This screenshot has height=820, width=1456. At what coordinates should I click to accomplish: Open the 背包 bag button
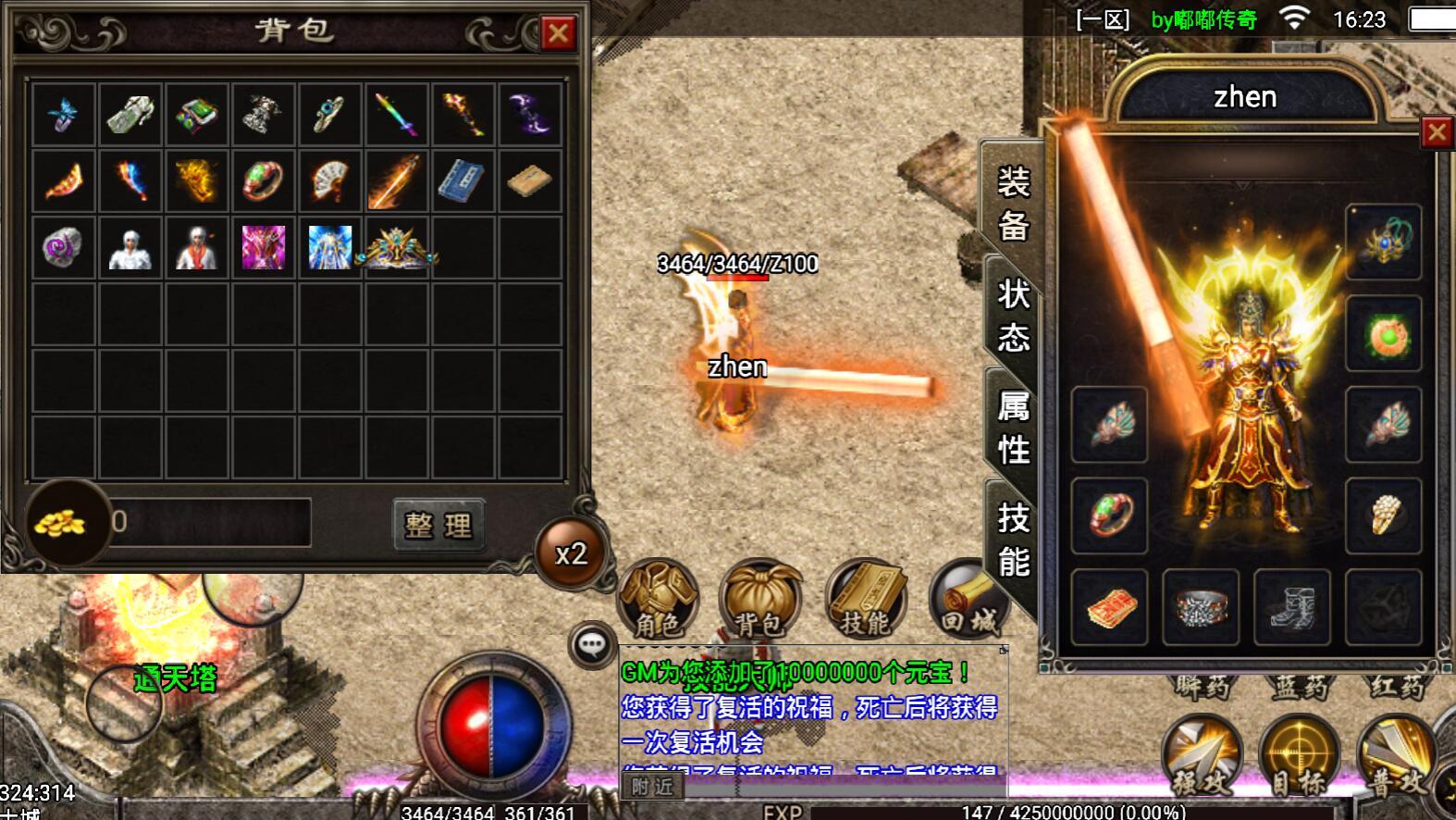(760, 599)
